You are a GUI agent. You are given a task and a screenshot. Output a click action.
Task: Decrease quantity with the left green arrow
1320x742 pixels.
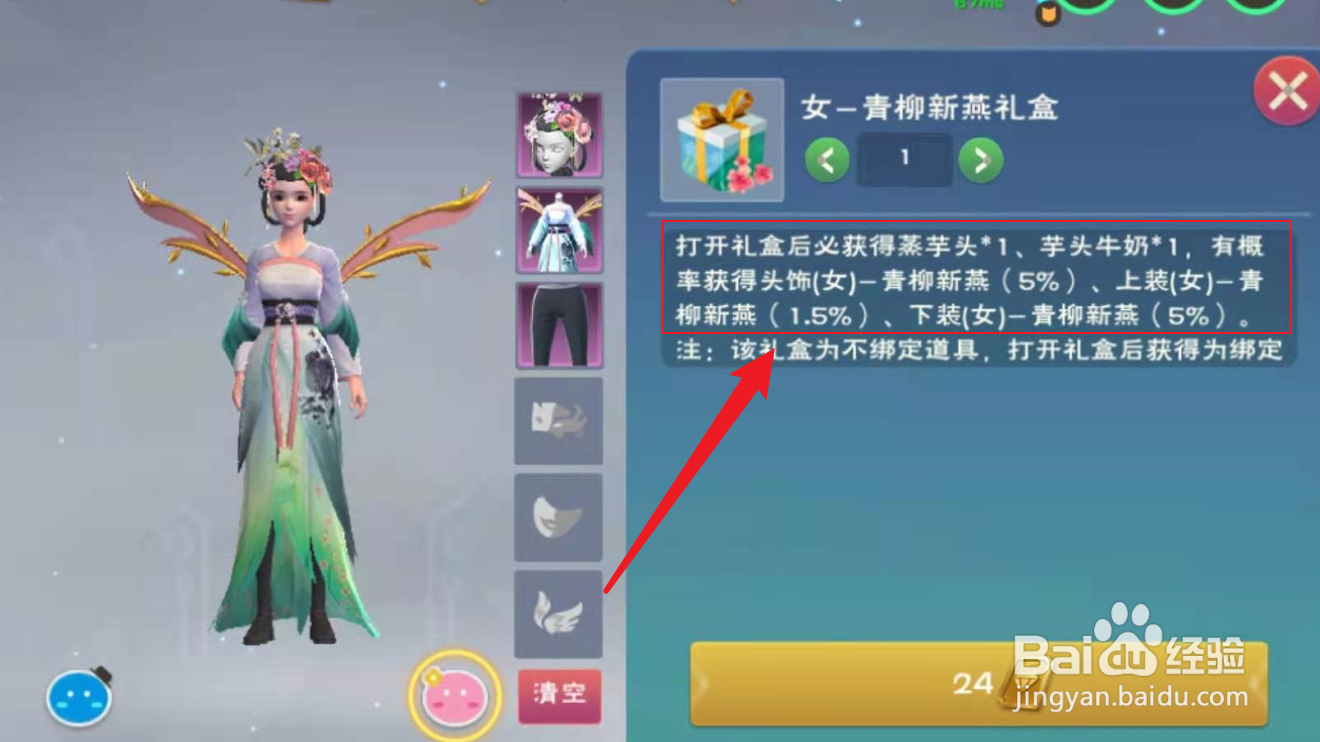826,161
